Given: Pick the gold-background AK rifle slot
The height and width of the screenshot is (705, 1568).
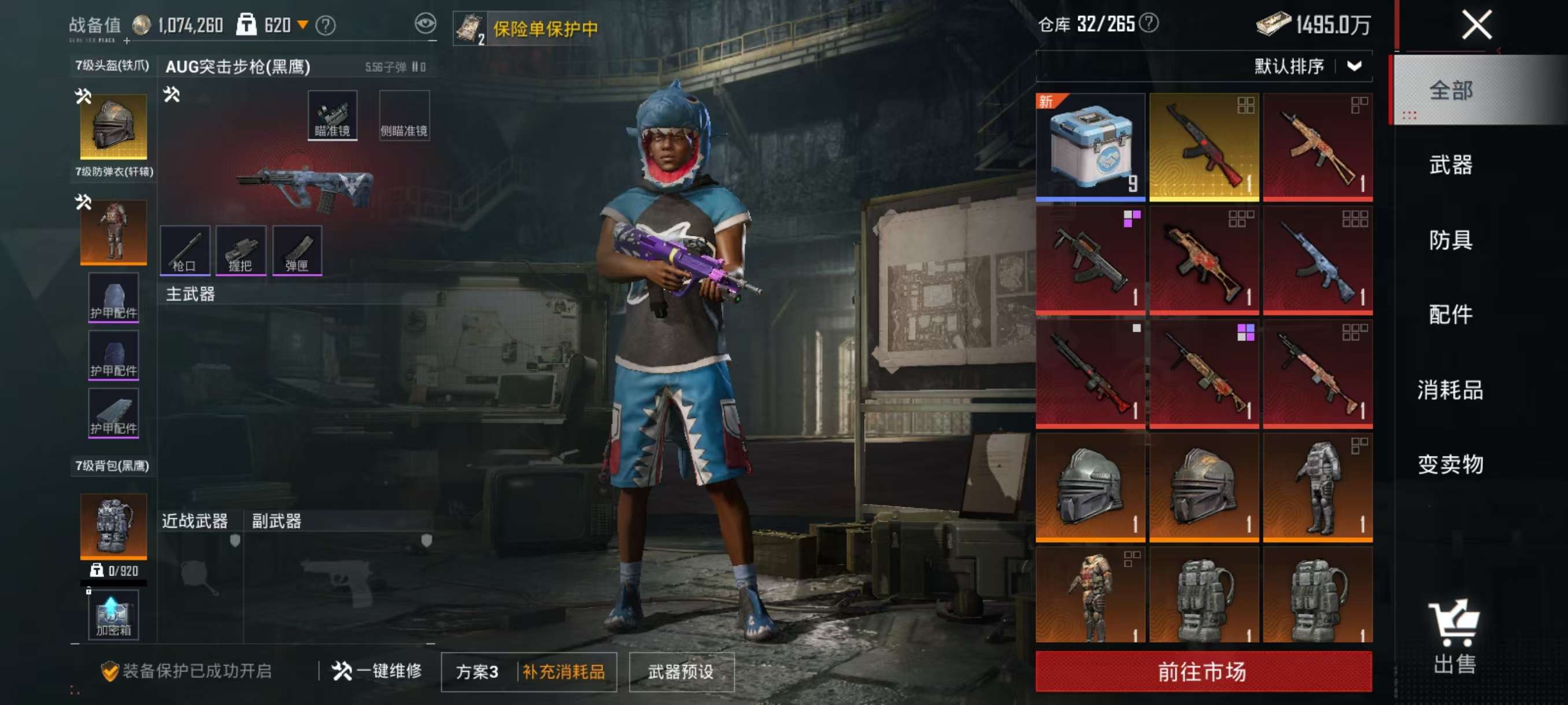Looking at the screenshot, I should coord(1203,147).
